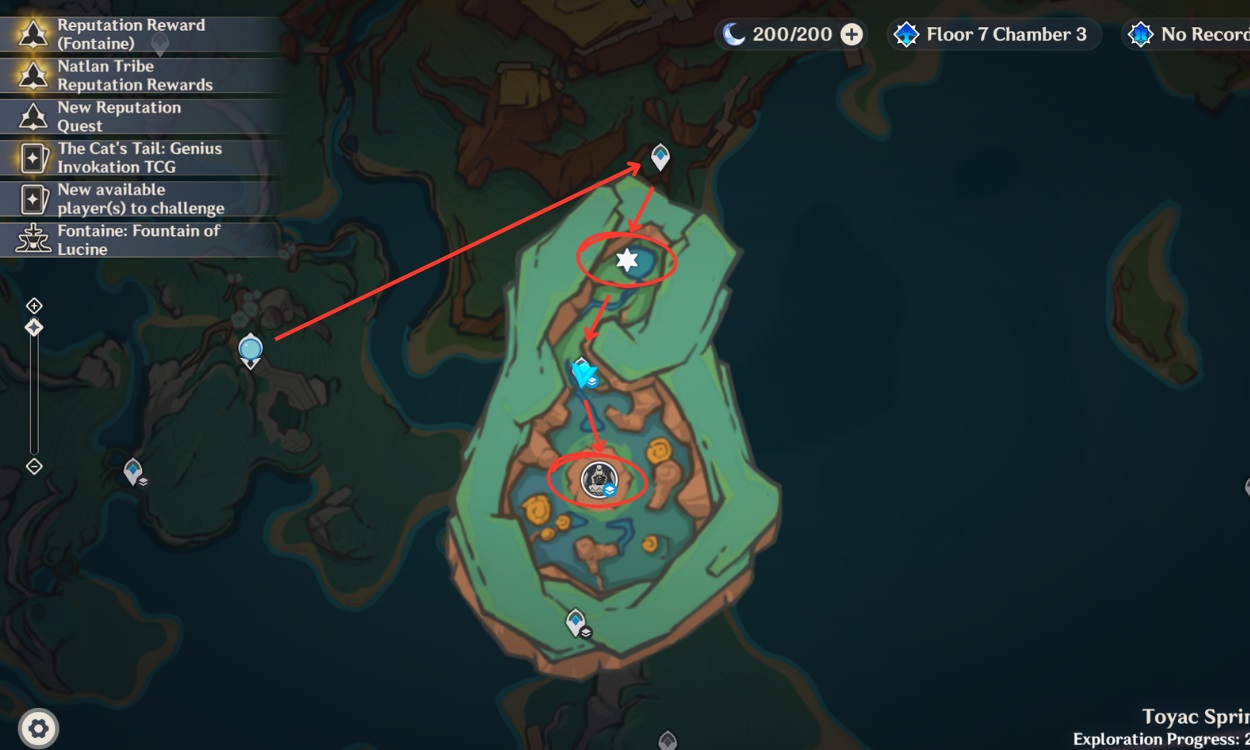Select the waypoint at the island's southern edge
Viewport: 1250px width, 750px height.
click(575, 622)
